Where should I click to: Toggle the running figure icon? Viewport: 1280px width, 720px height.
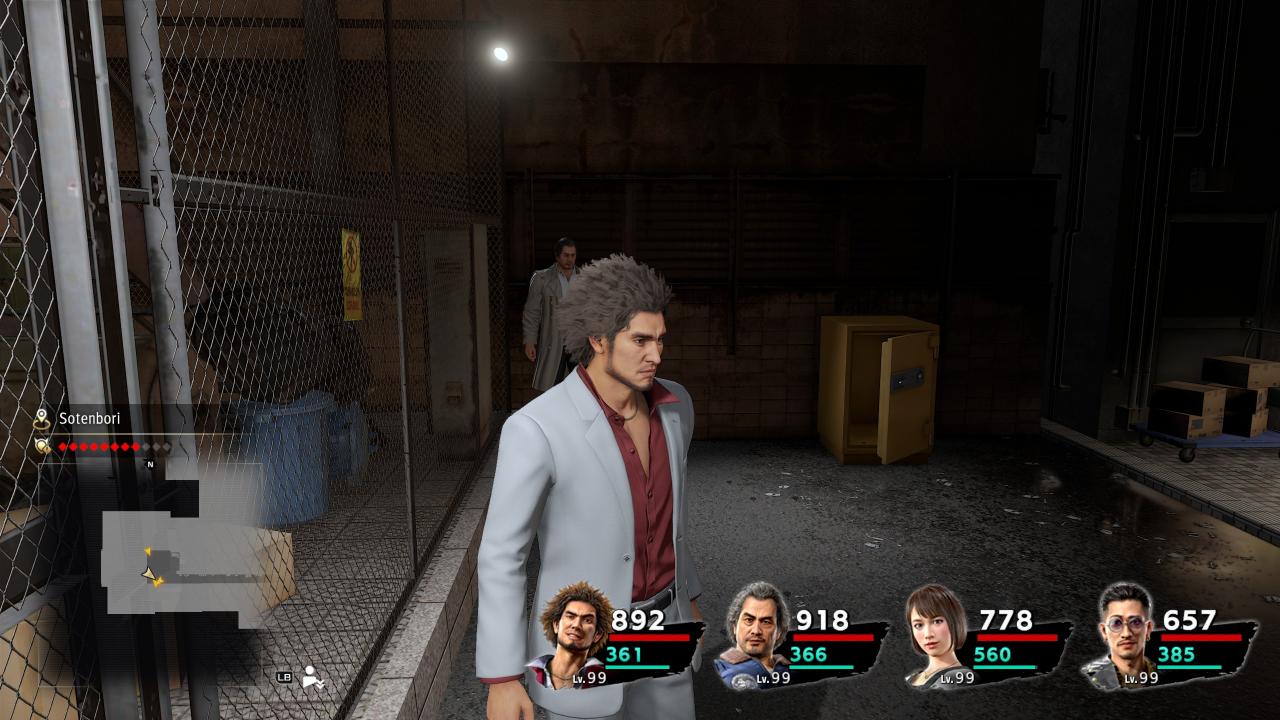pos(313,677)
